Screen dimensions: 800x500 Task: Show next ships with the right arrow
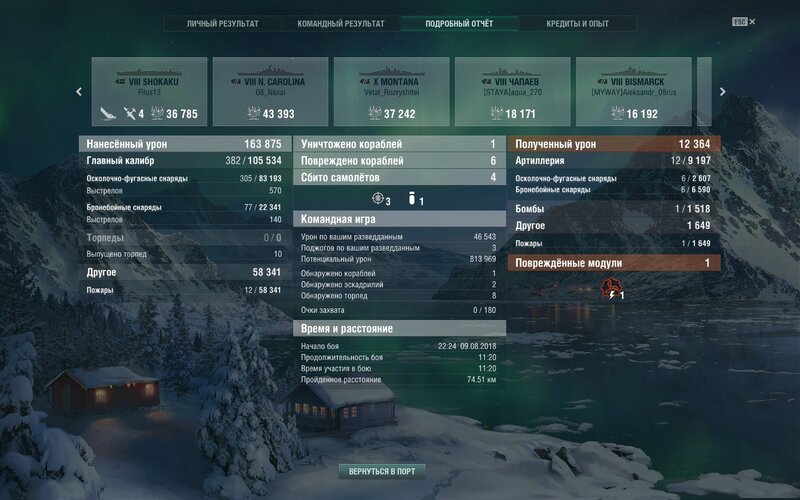tap(722, 91)
